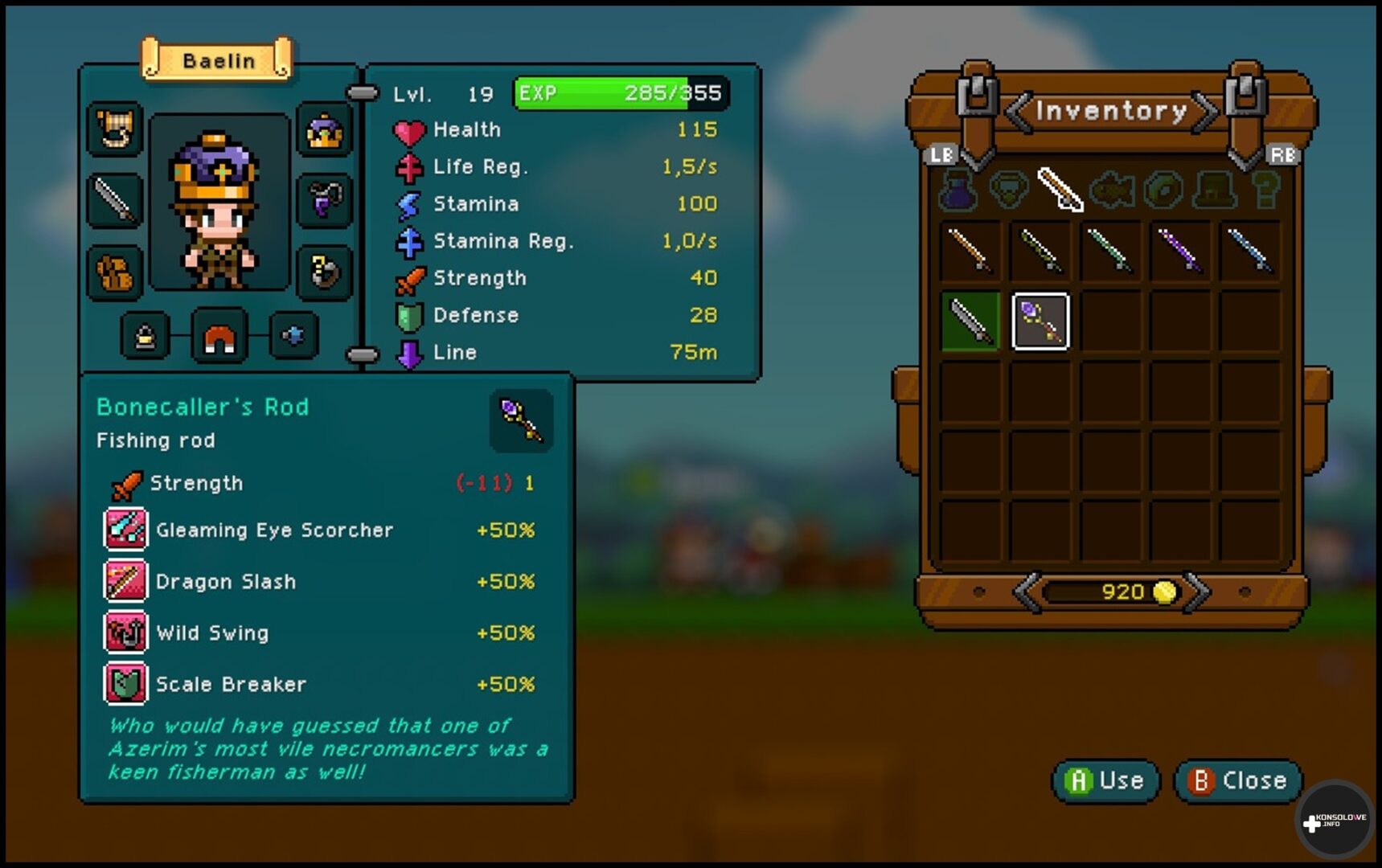Click the right arrow next to the gold count
1382x868 pixels.
tap(1197, 592)
